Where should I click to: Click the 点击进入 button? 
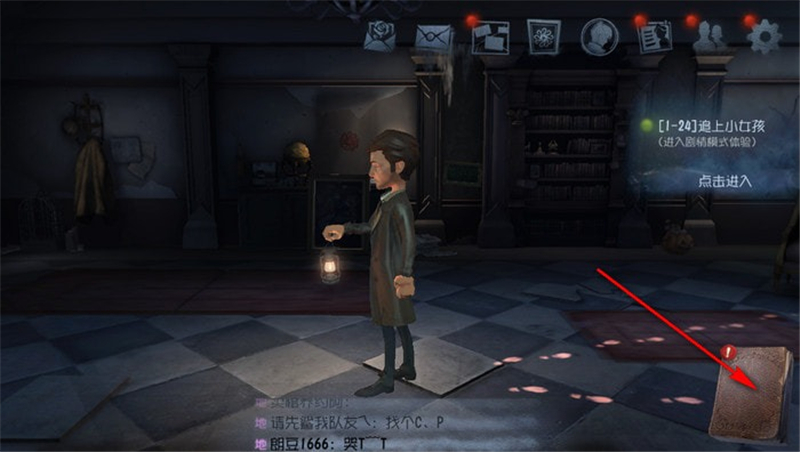(x=724, y=181)
